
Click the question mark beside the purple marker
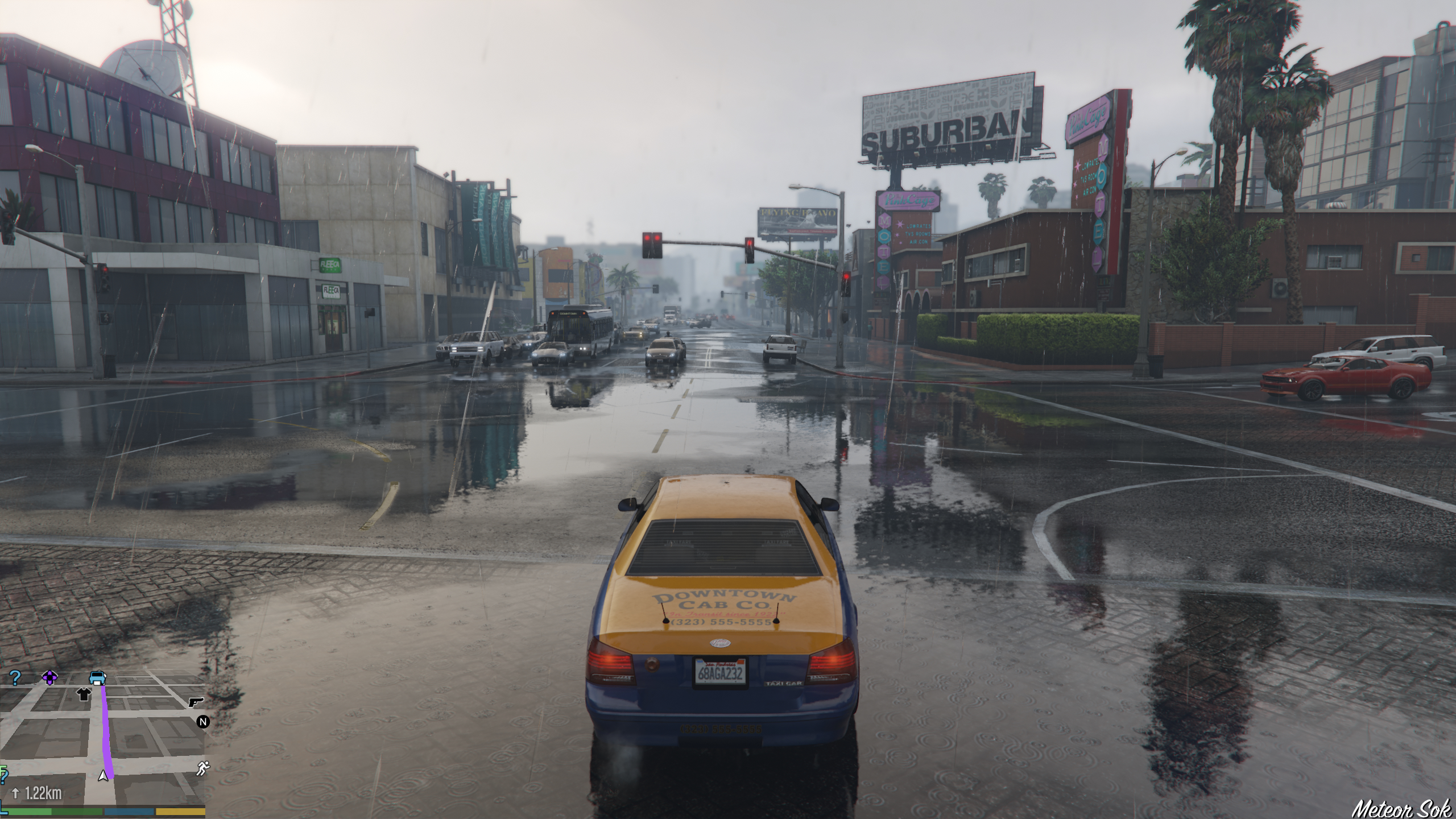[15, 677]
